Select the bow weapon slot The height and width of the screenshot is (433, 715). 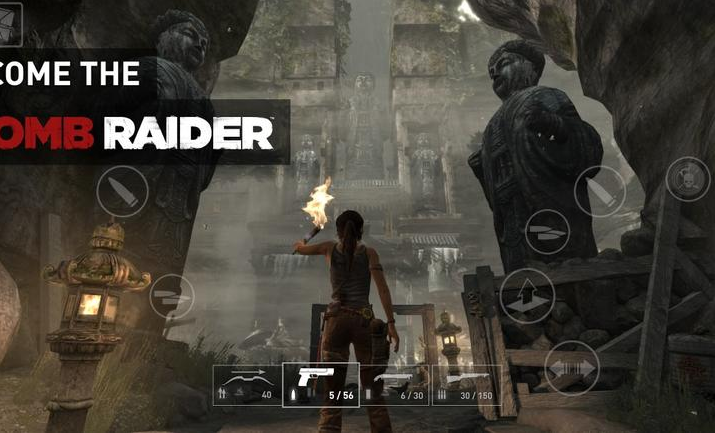point(247,385)
